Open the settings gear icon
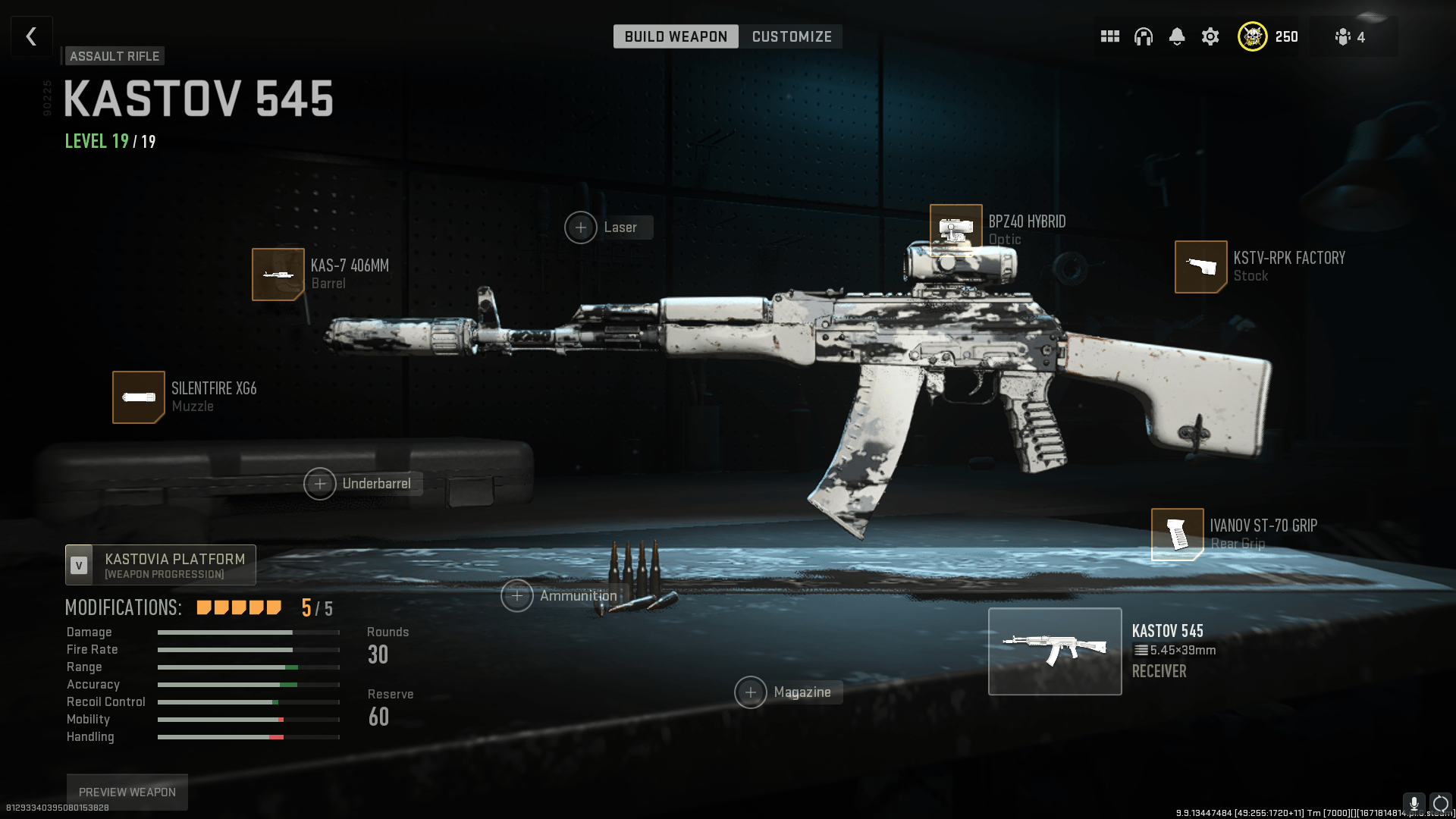 1210,36
